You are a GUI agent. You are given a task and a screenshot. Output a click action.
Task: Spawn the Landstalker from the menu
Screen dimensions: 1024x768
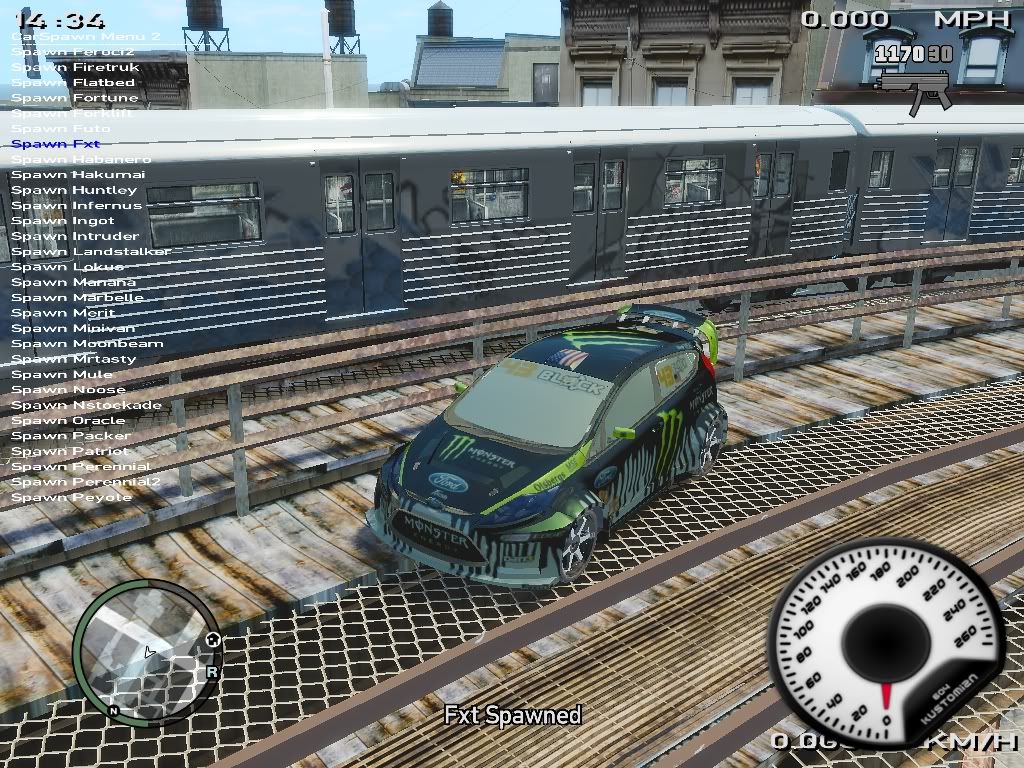91,252
